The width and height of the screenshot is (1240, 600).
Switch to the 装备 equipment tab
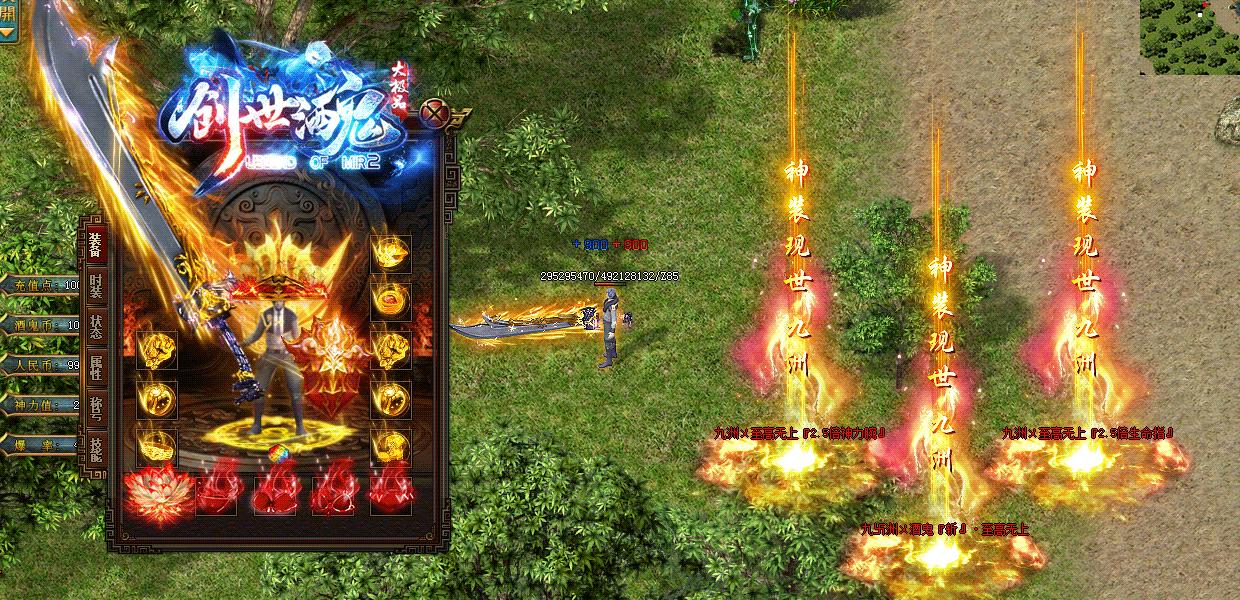(x=95, y=243)
